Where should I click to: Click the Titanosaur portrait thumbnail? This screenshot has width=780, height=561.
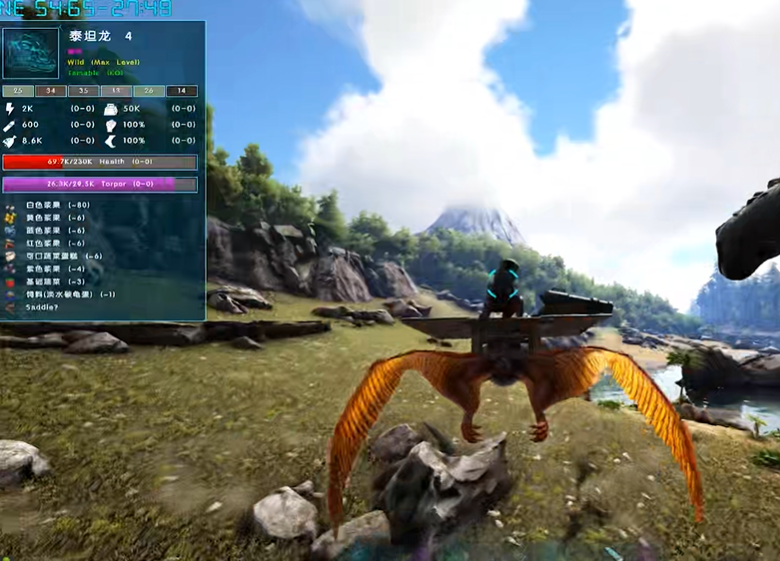pyautogui.click(x=31, y=54)
